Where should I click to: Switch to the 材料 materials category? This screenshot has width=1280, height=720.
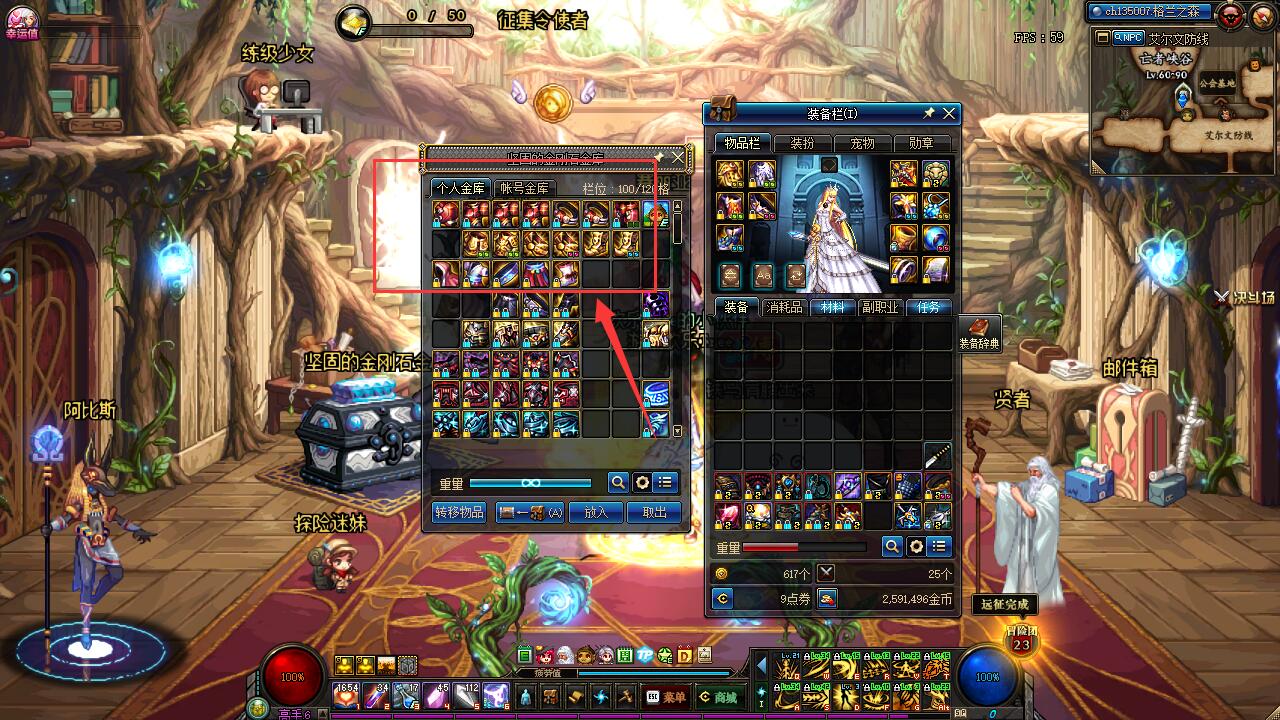[832, 307]
